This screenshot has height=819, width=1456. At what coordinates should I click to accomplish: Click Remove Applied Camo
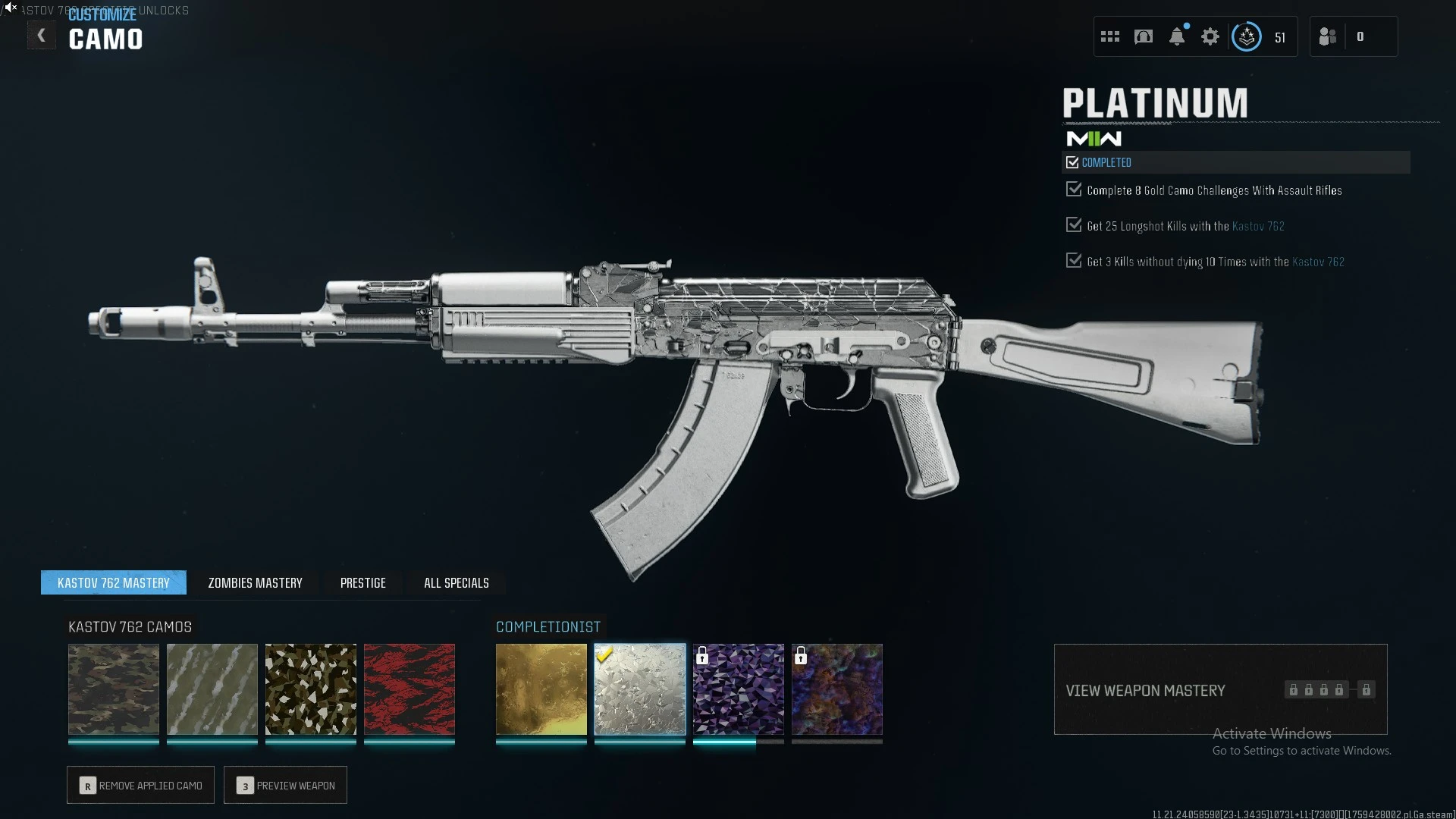141,786
